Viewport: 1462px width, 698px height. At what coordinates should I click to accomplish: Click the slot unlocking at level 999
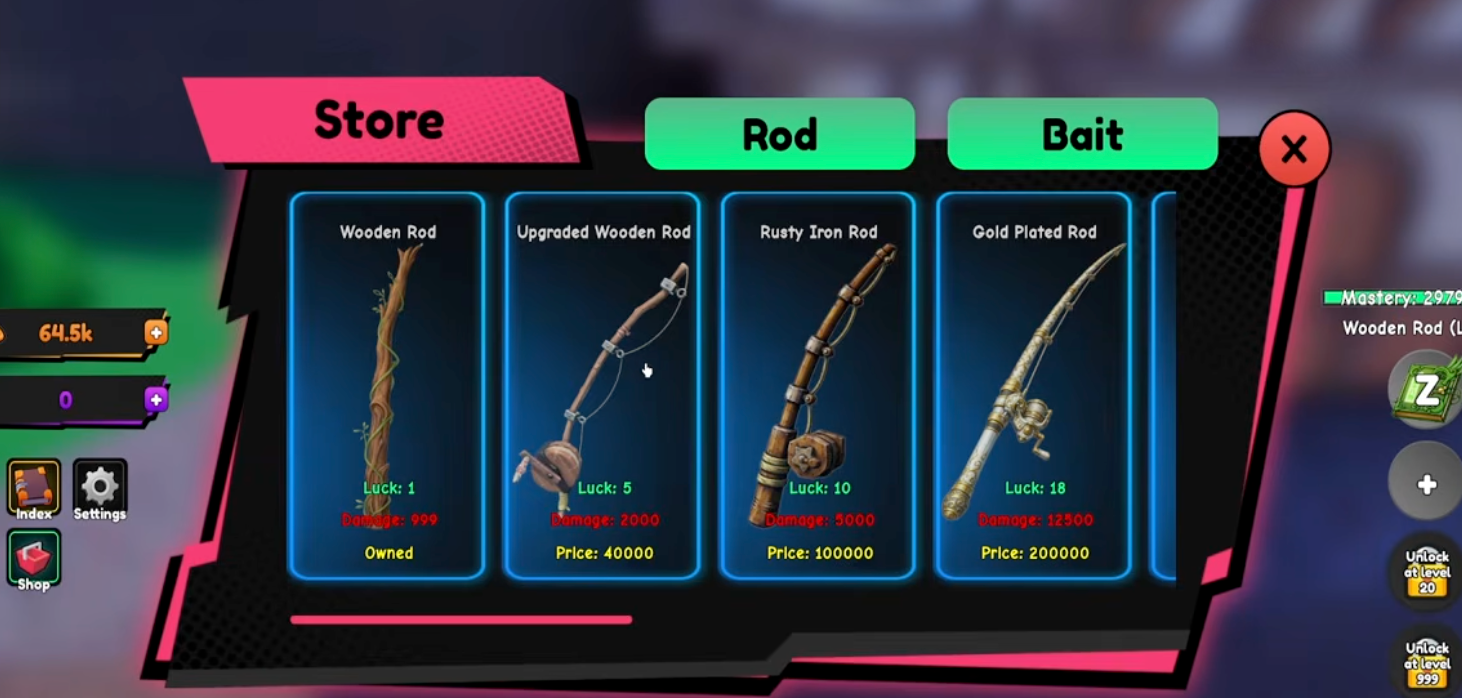click(x=1427, y=662)
